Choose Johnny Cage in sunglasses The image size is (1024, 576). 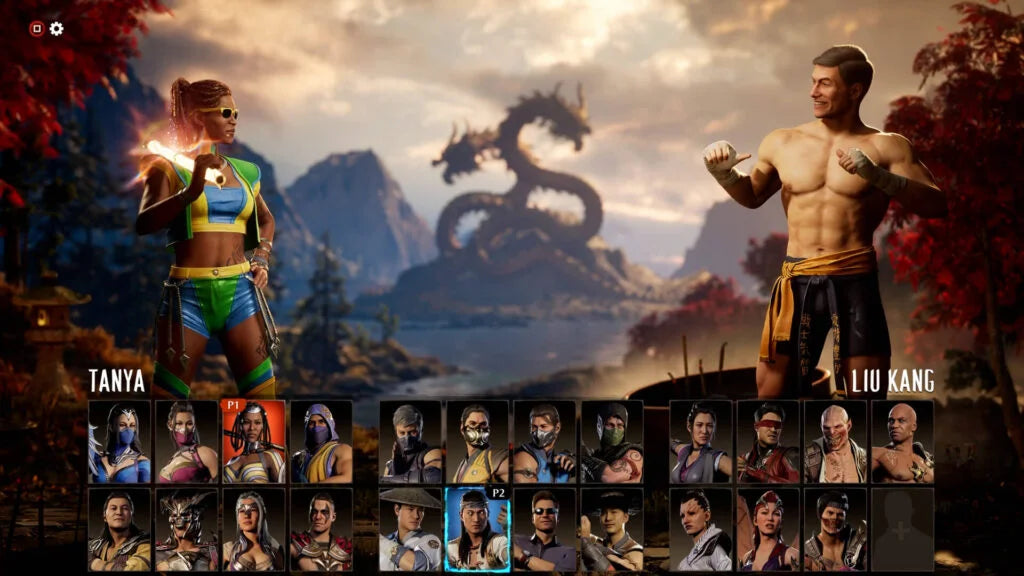544,529
